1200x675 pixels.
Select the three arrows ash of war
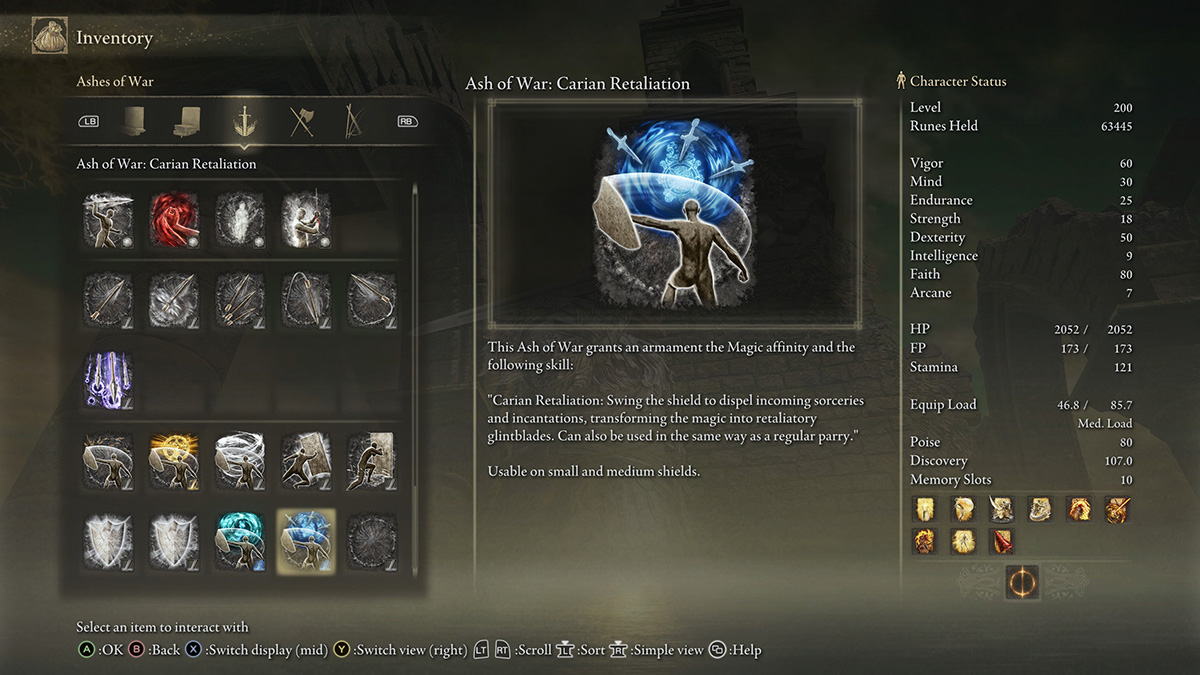tap(240, 300)
